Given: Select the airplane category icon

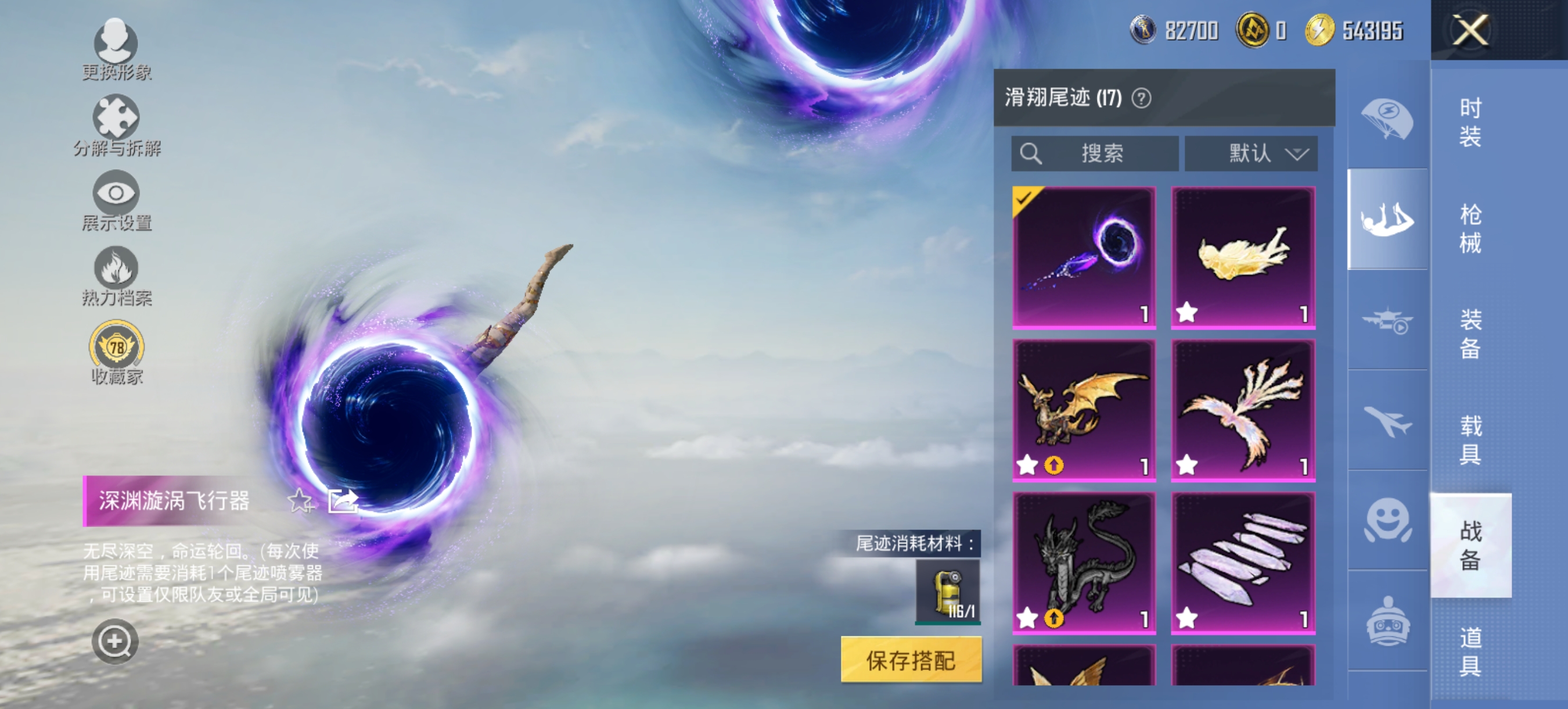Looking at the screenshot, I should [x=1388, y=420].
